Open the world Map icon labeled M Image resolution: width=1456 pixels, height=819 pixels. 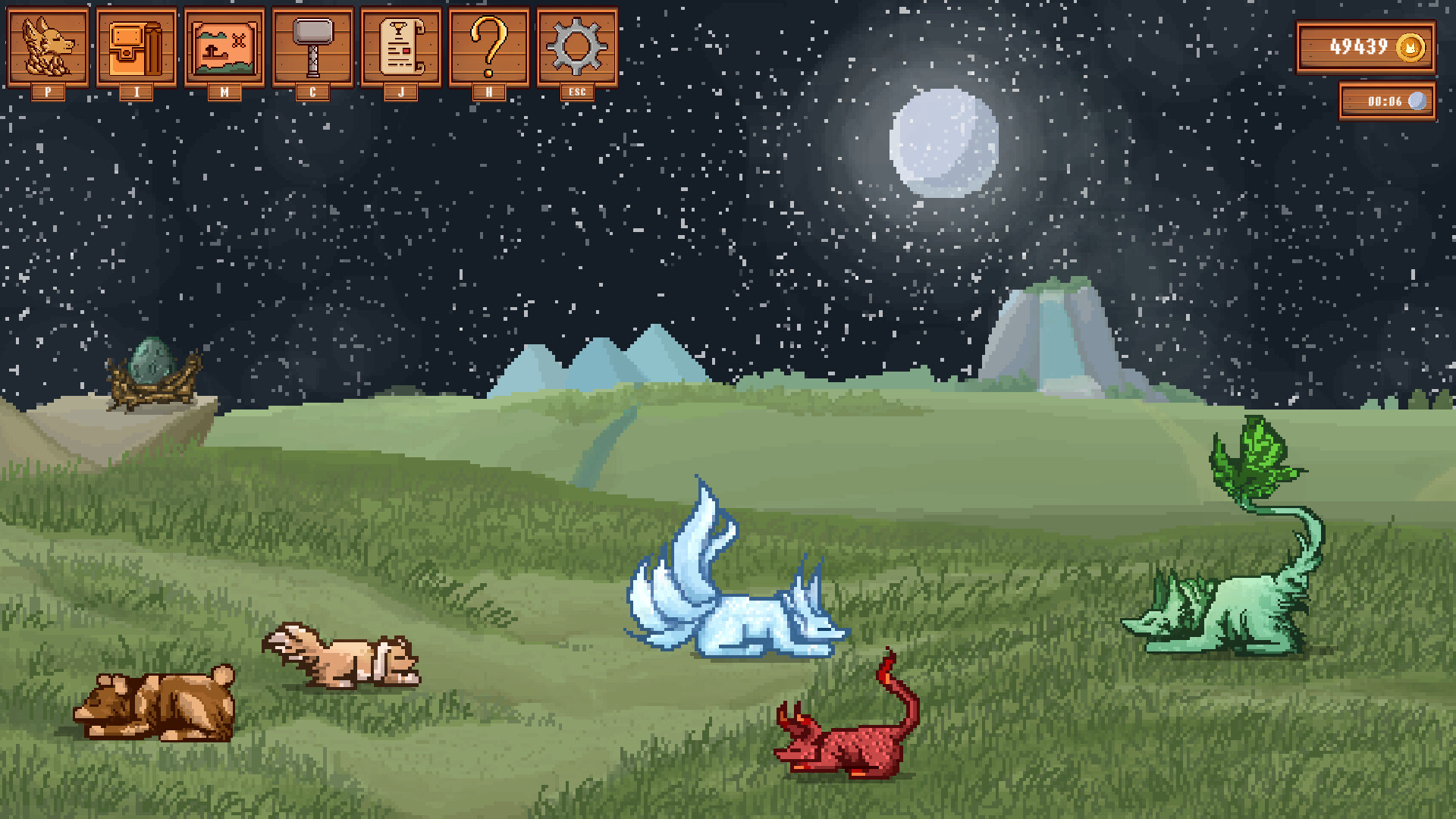tap(224, 45)
